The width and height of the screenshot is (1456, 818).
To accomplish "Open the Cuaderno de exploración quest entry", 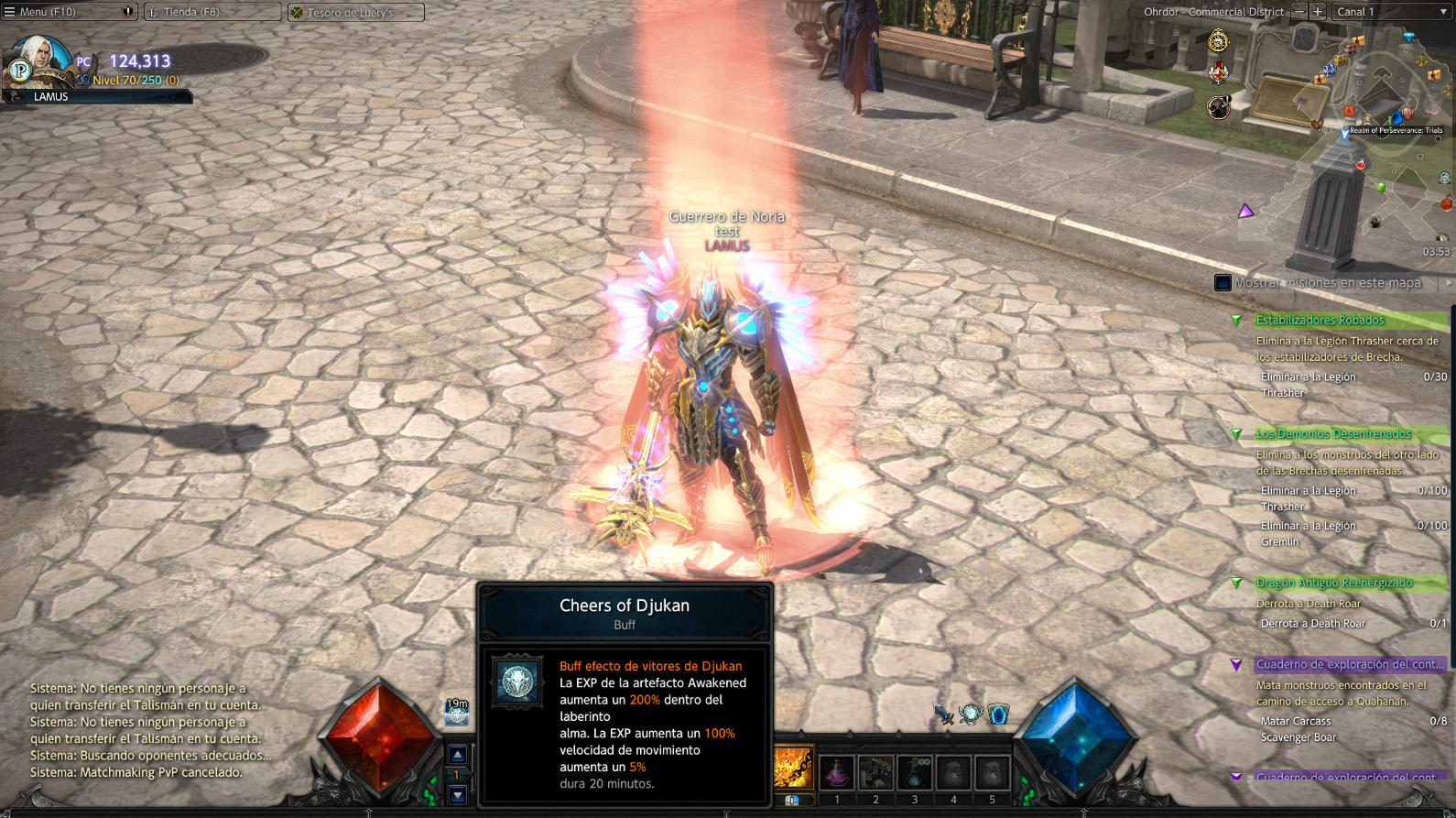I will (x=1350, y=664).
